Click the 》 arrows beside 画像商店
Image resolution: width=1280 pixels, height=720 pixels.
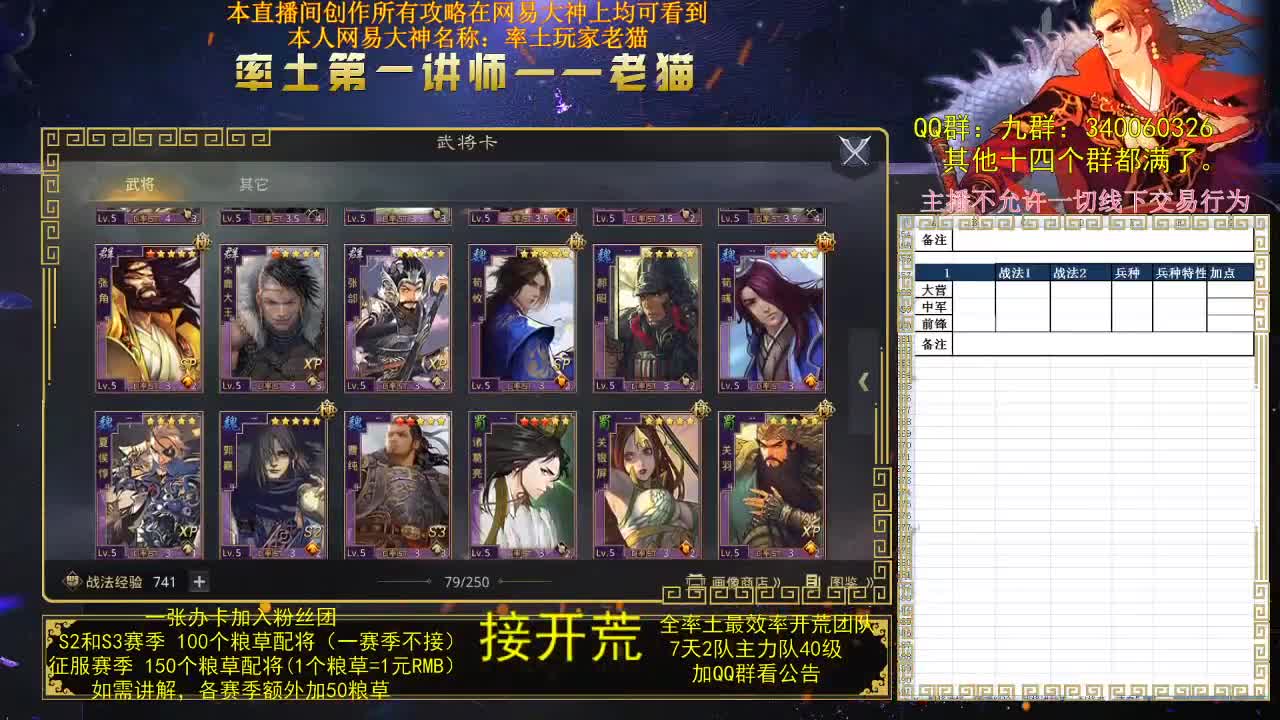(x=777, y=581)
